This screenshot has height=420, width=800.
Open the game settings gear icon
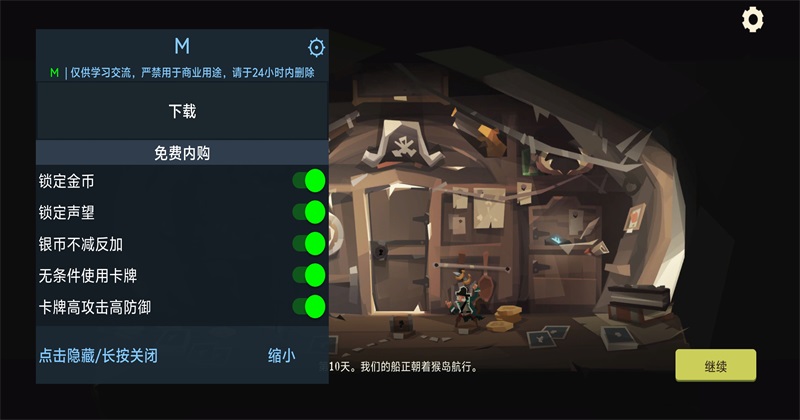coord(752,19)
